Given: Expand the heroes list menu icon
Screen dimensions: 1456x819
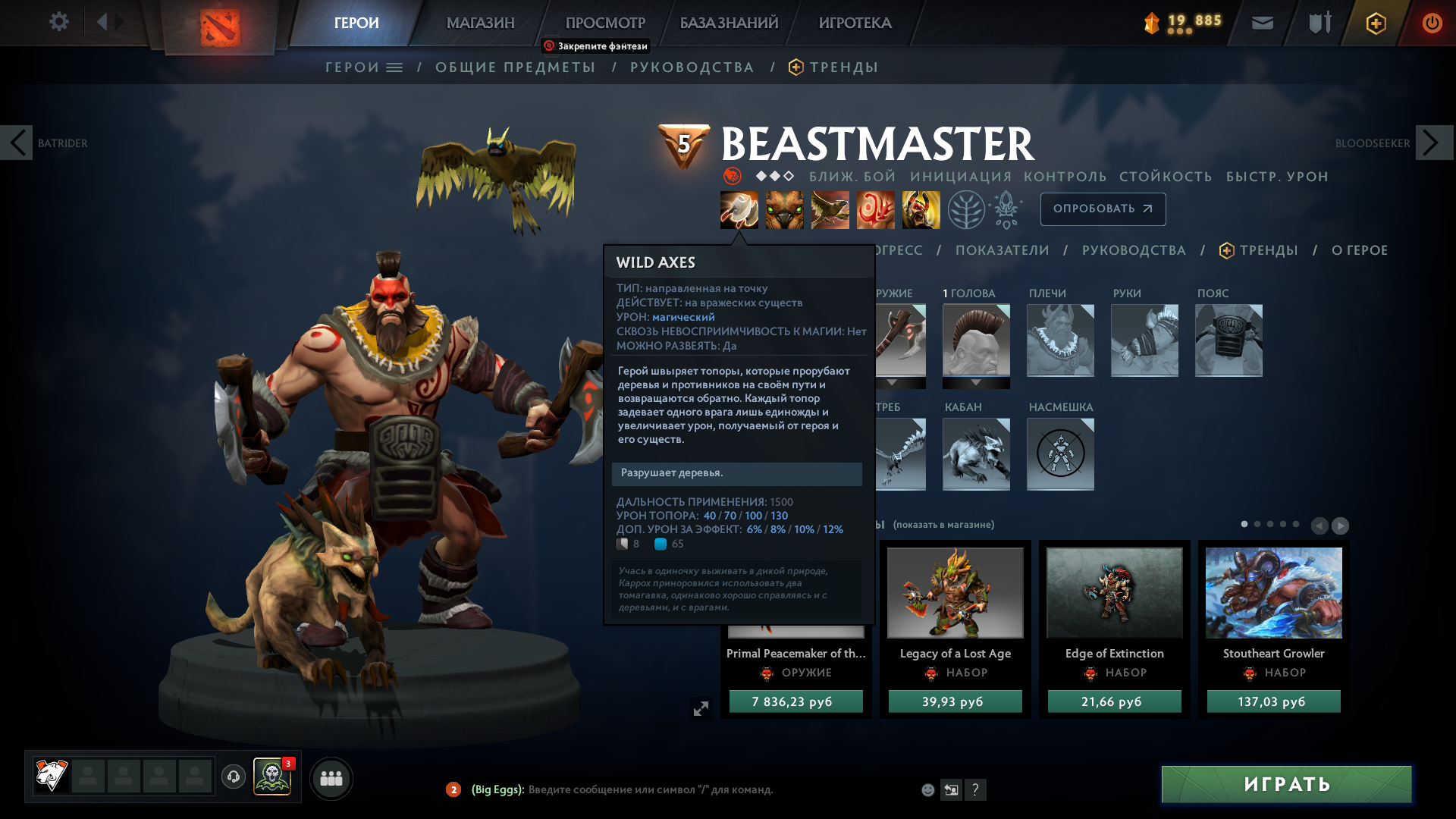Looking at the screenshot, I should pyautogui.click(x=393, y=67).
